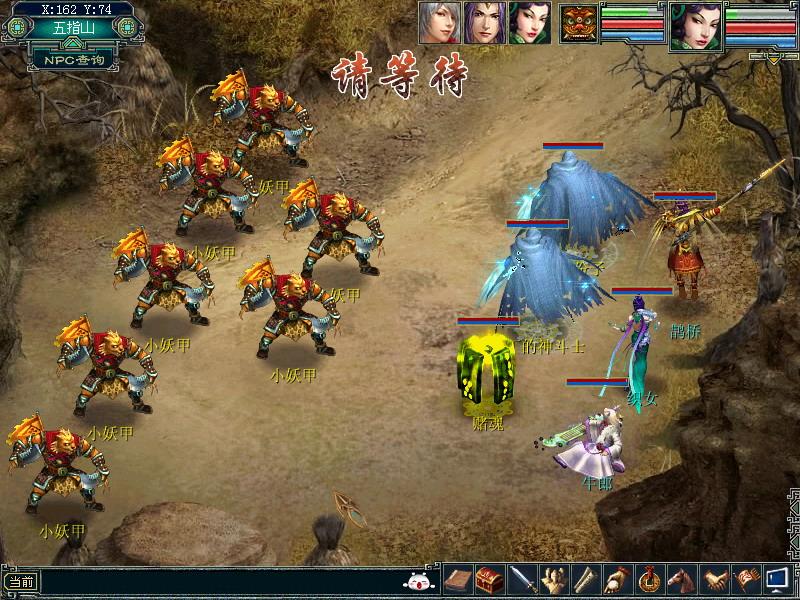The width and height of the screenshot is (800, 600).
Task: Click the hand holding a pearl icon
Action: point(617,579)
